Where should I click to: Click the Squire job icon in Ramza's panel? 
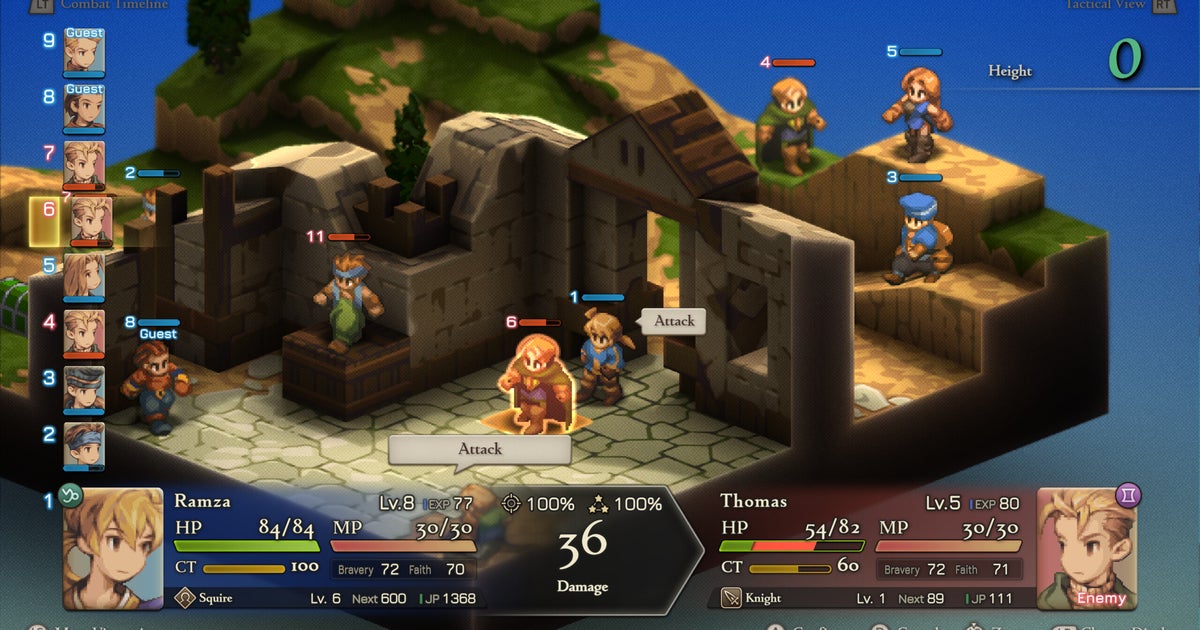point(184,598)
